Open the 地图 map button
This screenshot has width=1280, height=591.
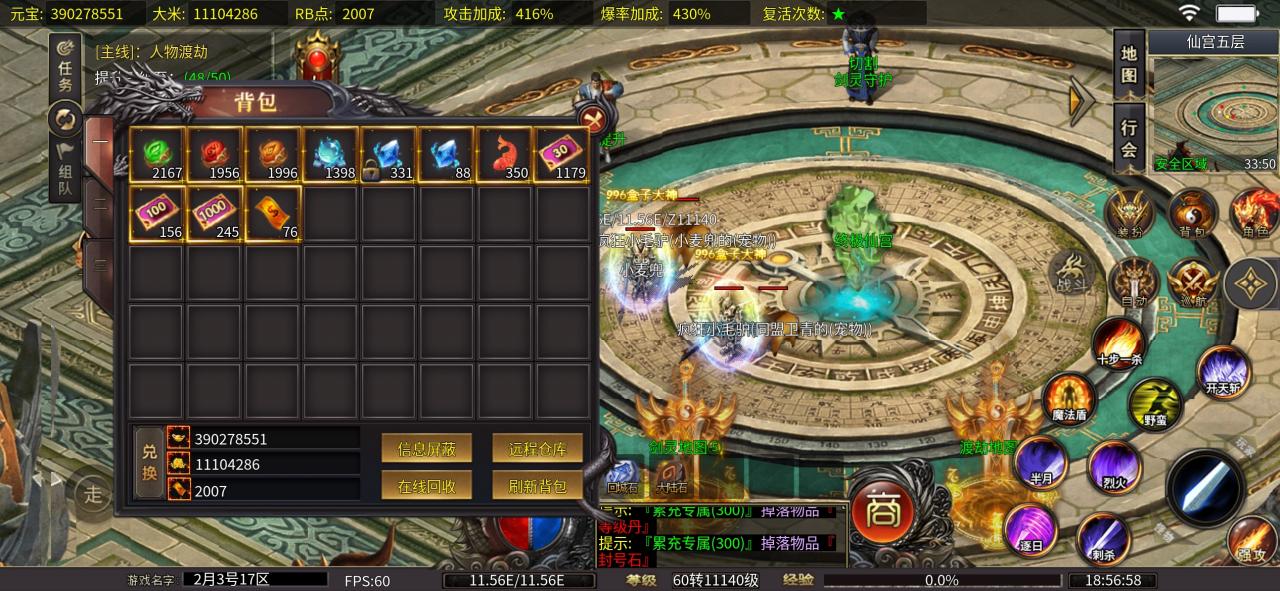coord(1129,63)
